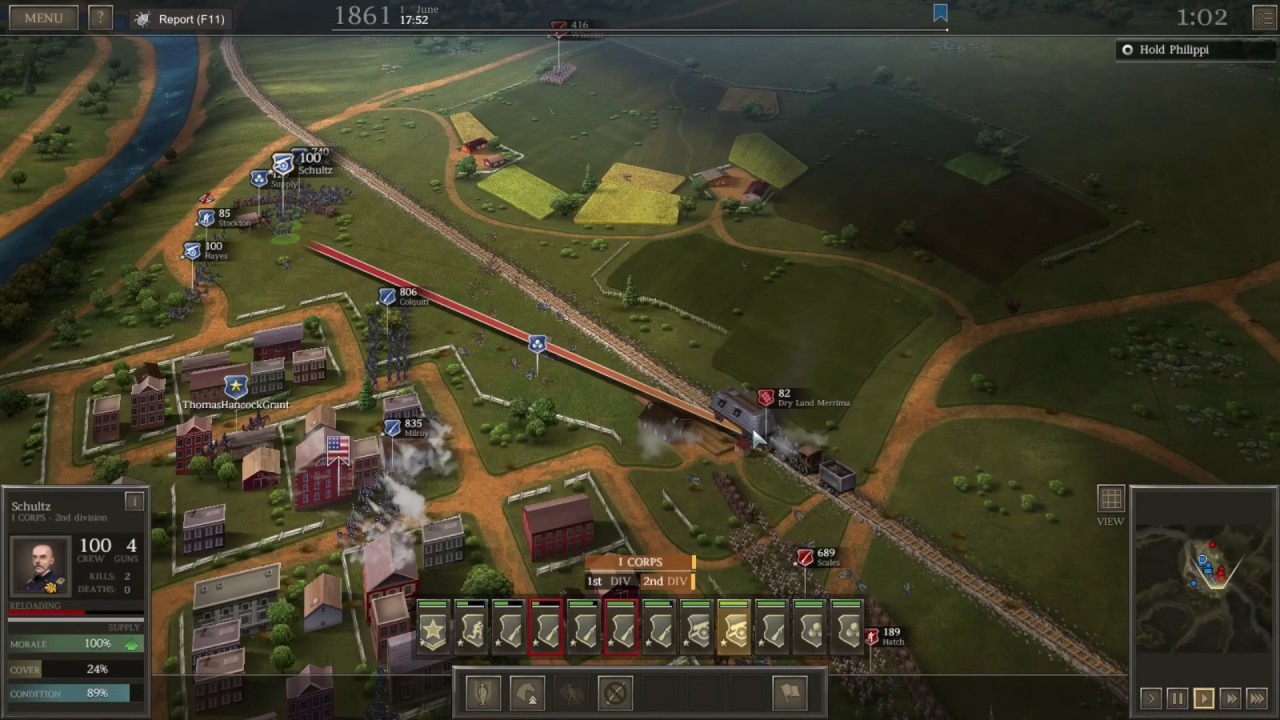Image resolution: width=1280 pixels, height=720 pixels.
Task: Toggle the VIEW grid button
Action: tap(1111, 499)
